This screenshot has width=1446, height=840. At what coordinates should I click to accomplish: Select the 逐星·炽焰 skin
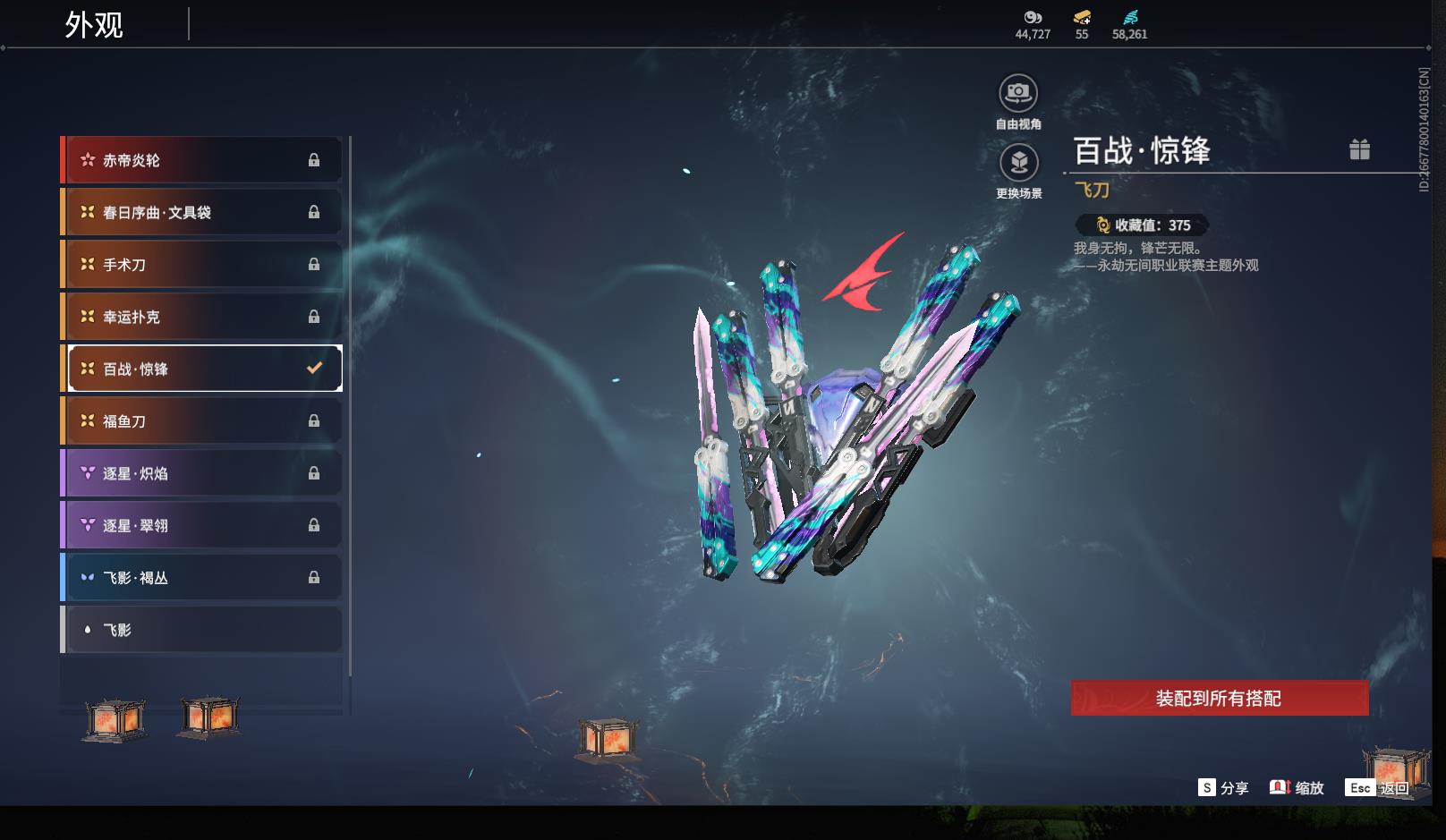pos(202,473)
